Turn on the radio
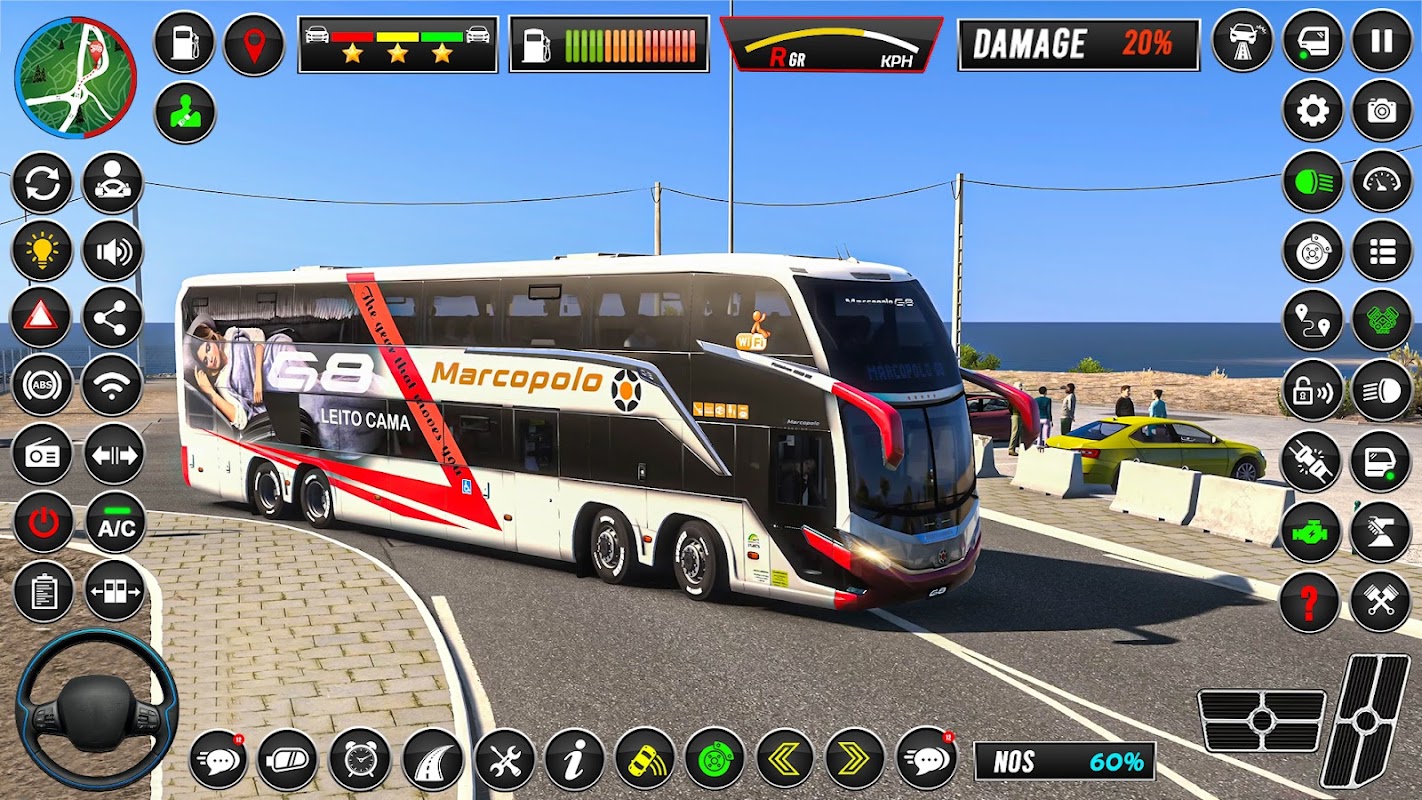Viewport: 1422px width, 800px height. (x=41, y=453)
